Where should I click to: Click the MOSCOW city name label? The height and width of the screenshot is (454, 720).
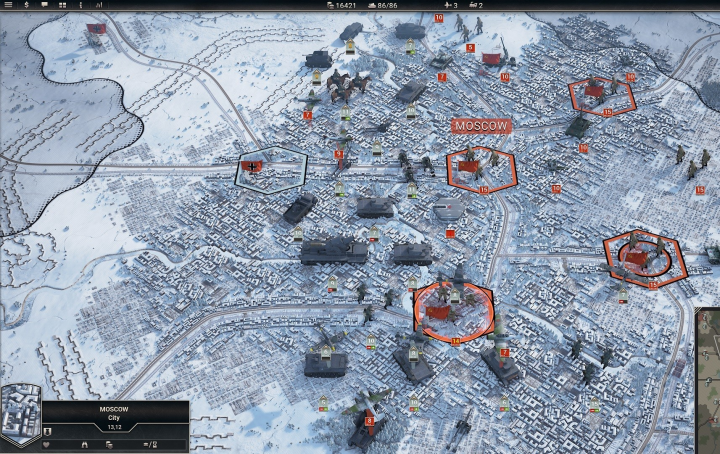482,126
